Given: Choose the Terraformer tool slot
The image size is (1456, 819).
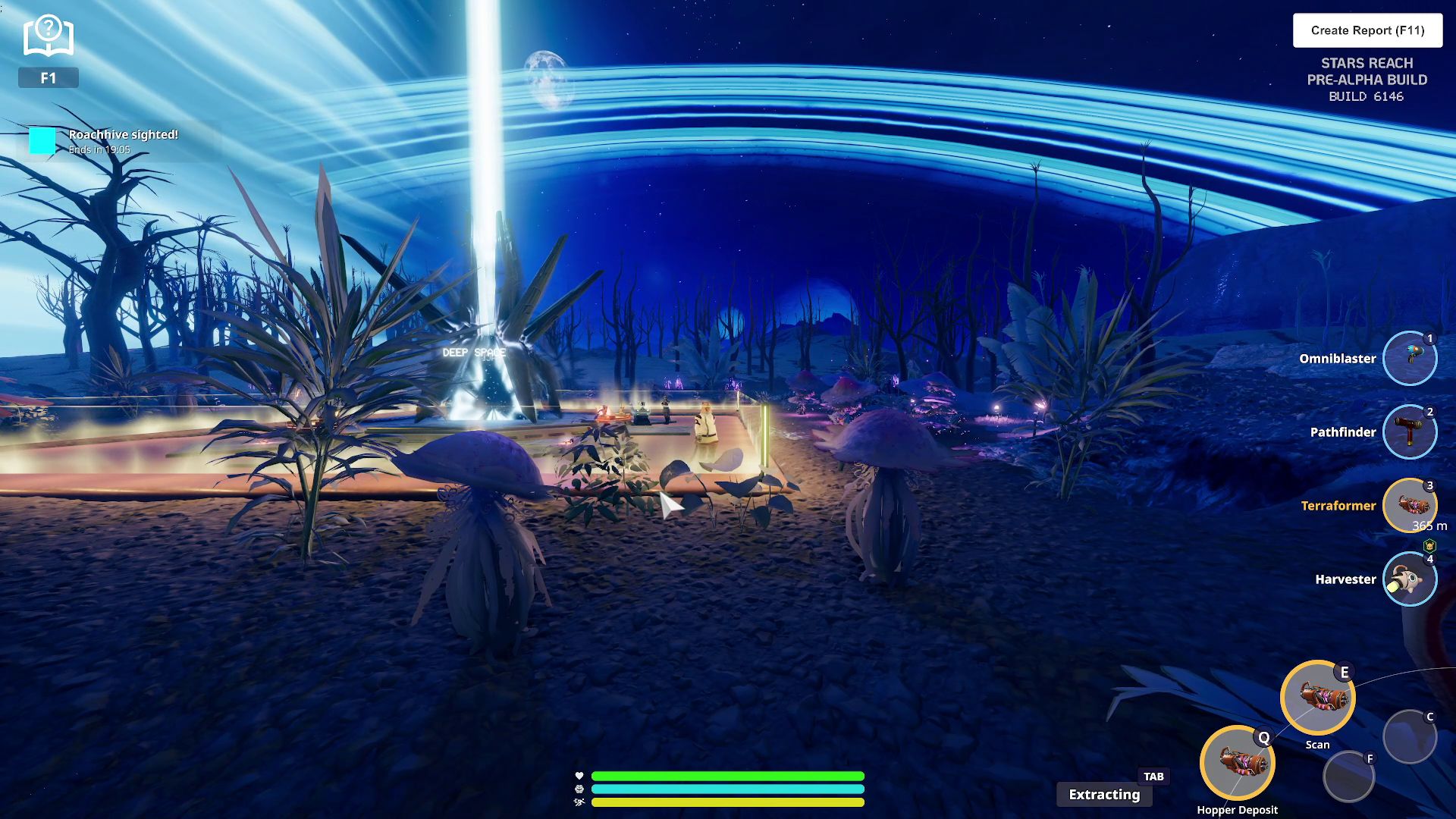Looking at the screenshot, I should (1410, 505).
